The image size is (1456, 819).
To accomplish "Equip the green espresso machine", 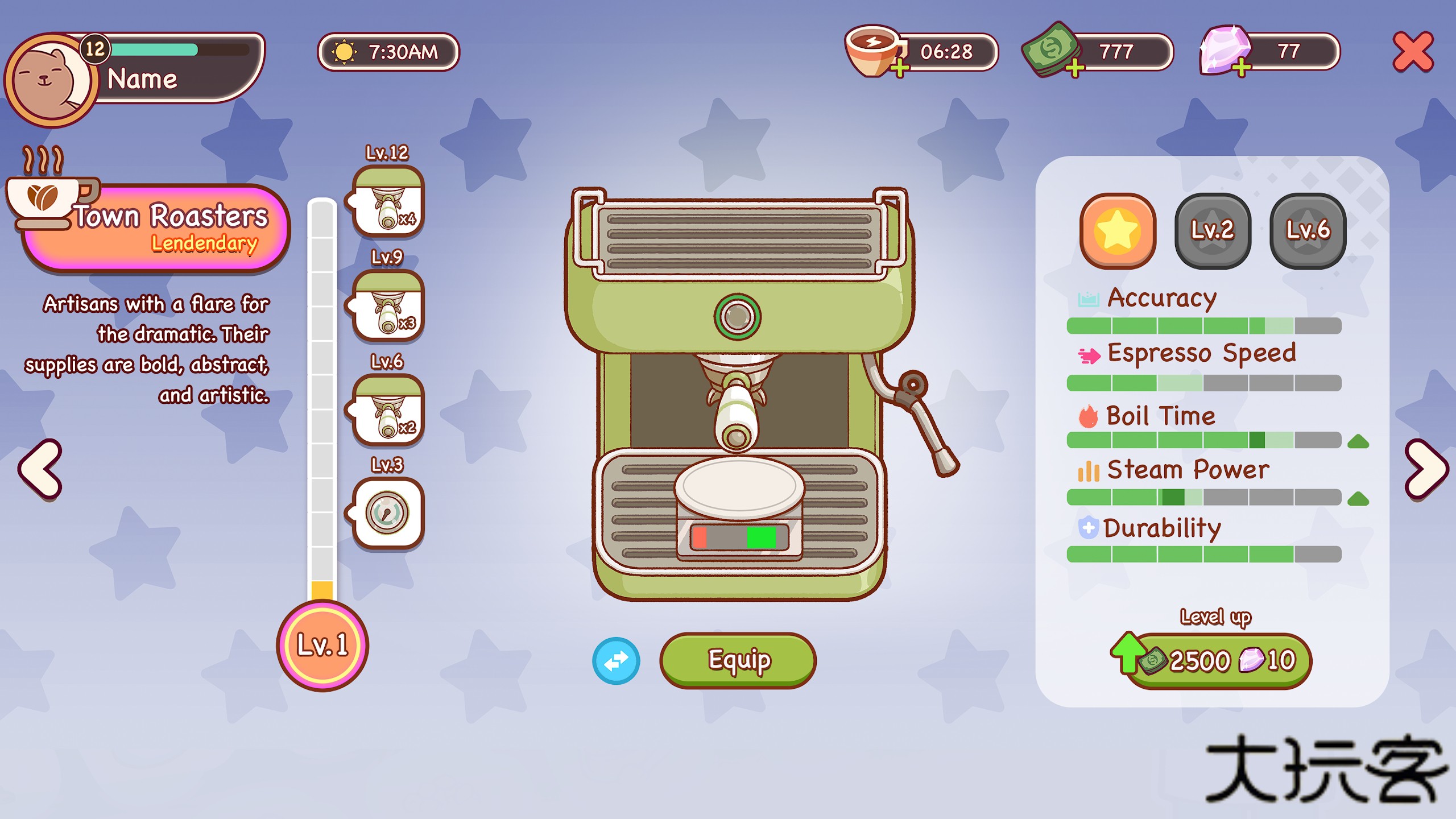I will [x=738, y=660].
